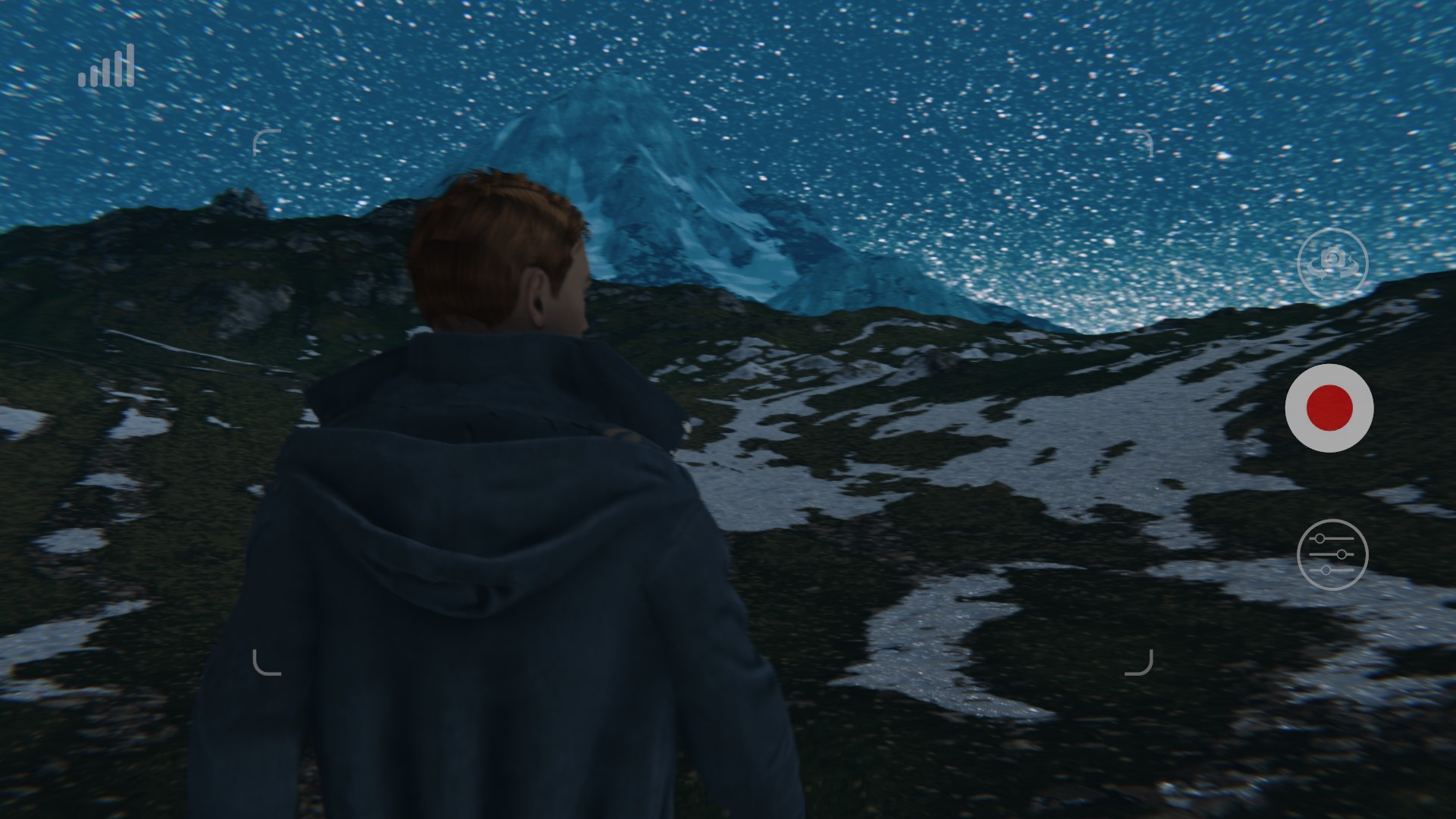The width and height of the screenshot is (1456, 819).
Task: Toggle video recording with the red button
Action: click(1329, 408)
